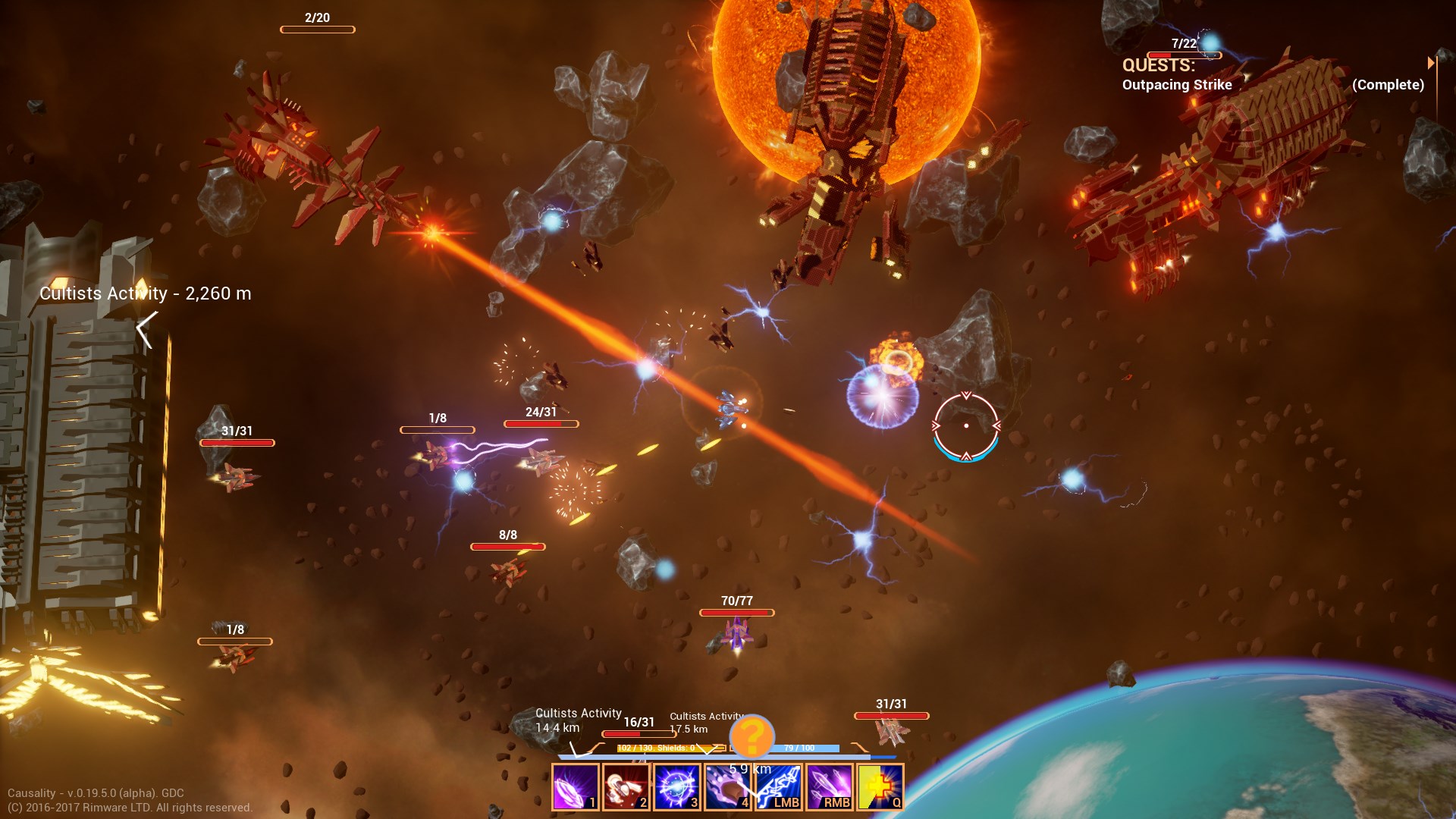The height and width of the screenshot is (819, 1456).
Task: Select the targeted enemy inside the circular reticle
Action: tap(965, 426)
